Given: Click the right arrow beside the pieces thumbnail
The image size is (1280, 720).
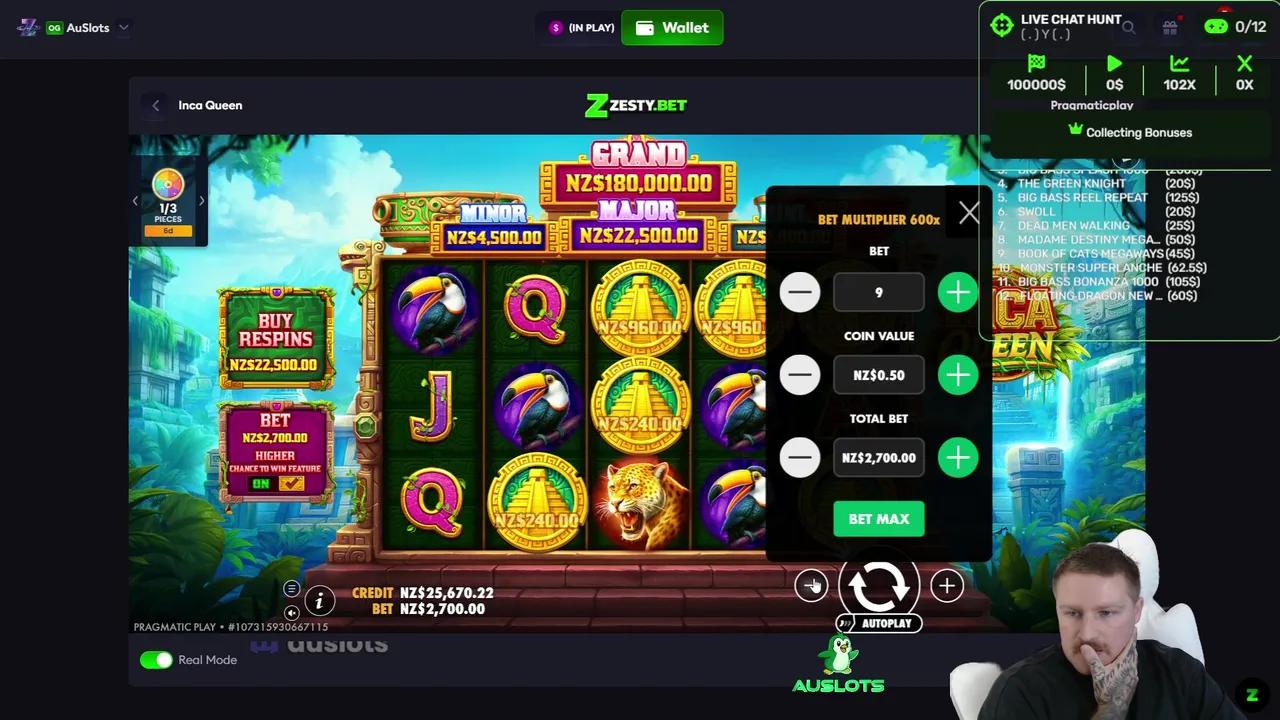Looking at the screenshot, I should point(201,200).
